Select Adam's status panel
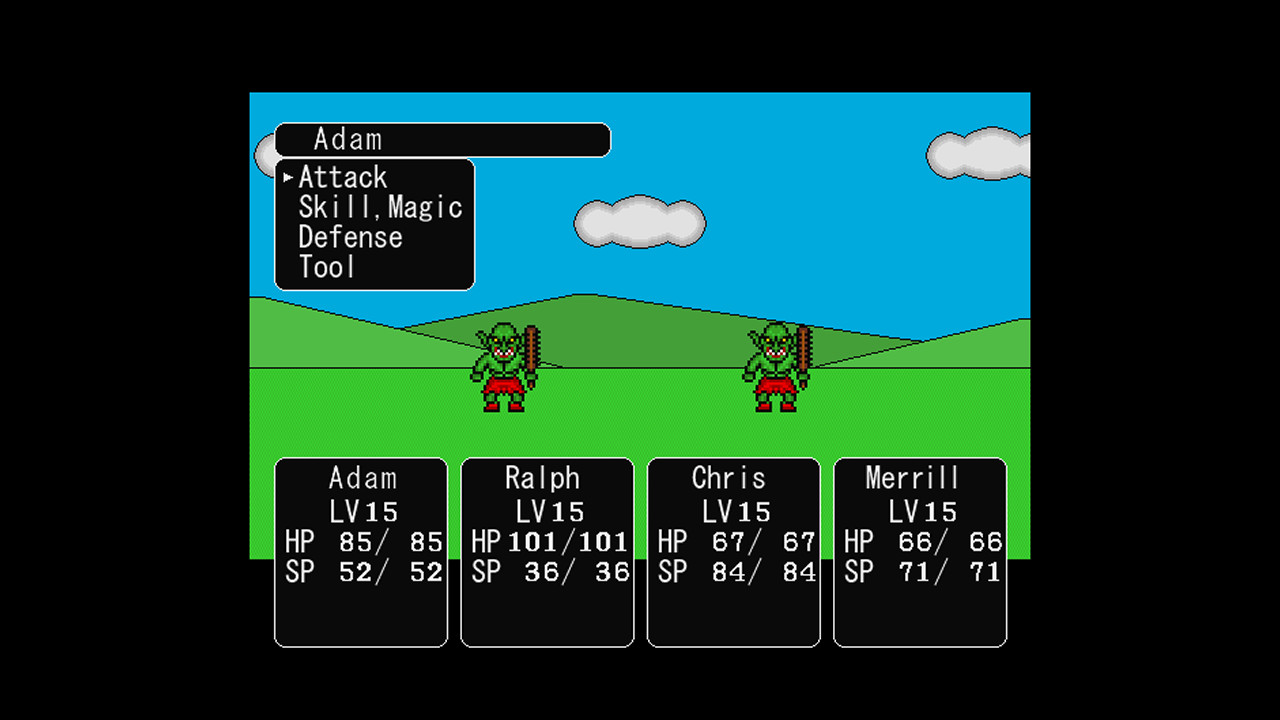 pyautogui.click(x=360, y=550)
